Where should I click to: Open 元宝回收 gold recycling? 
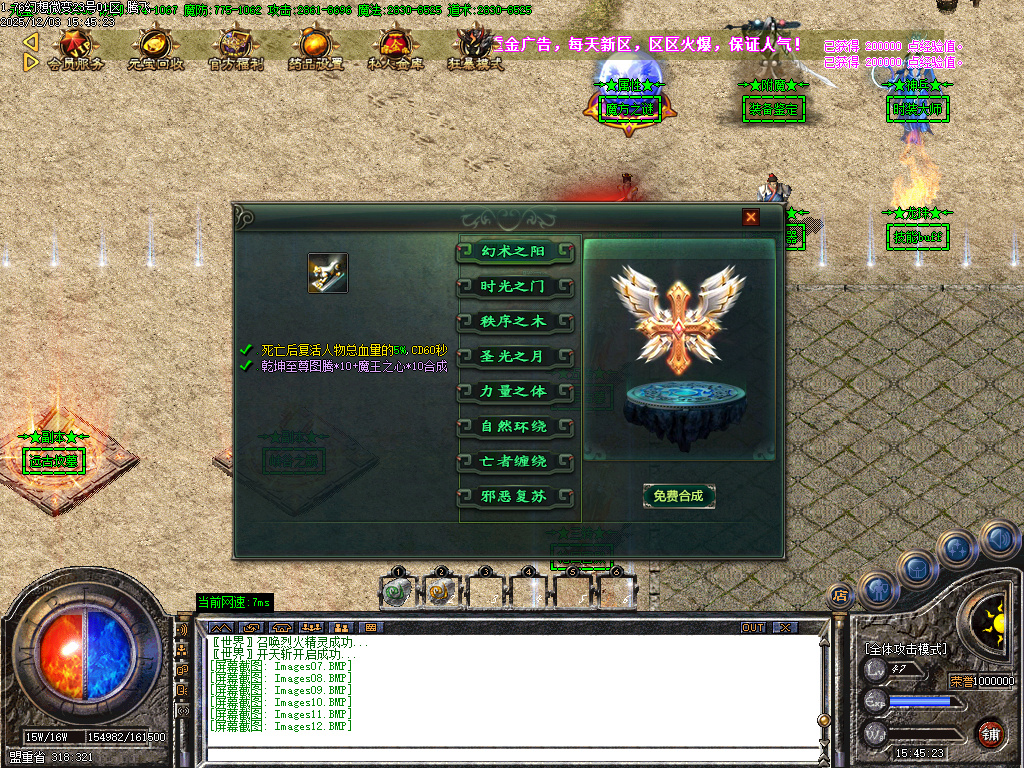click(x=156, y=48)
